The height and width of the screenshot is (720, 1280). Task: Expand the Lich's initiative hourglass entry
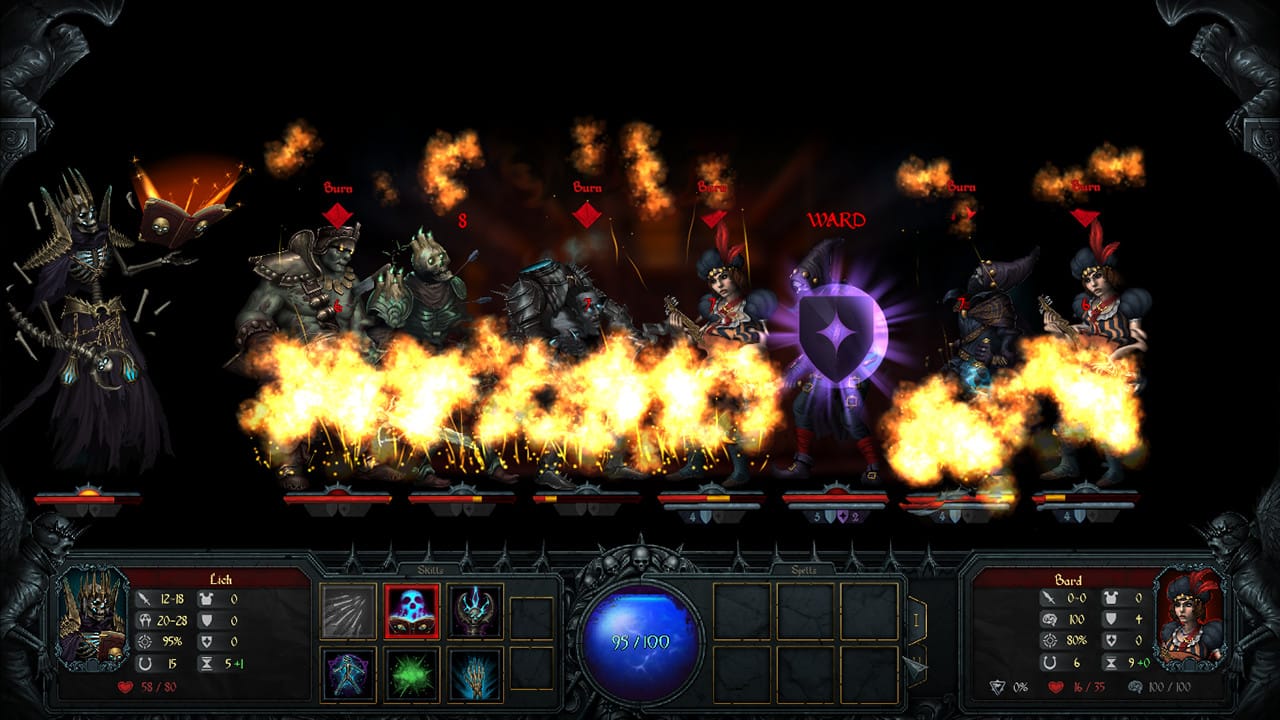point(206,662)
